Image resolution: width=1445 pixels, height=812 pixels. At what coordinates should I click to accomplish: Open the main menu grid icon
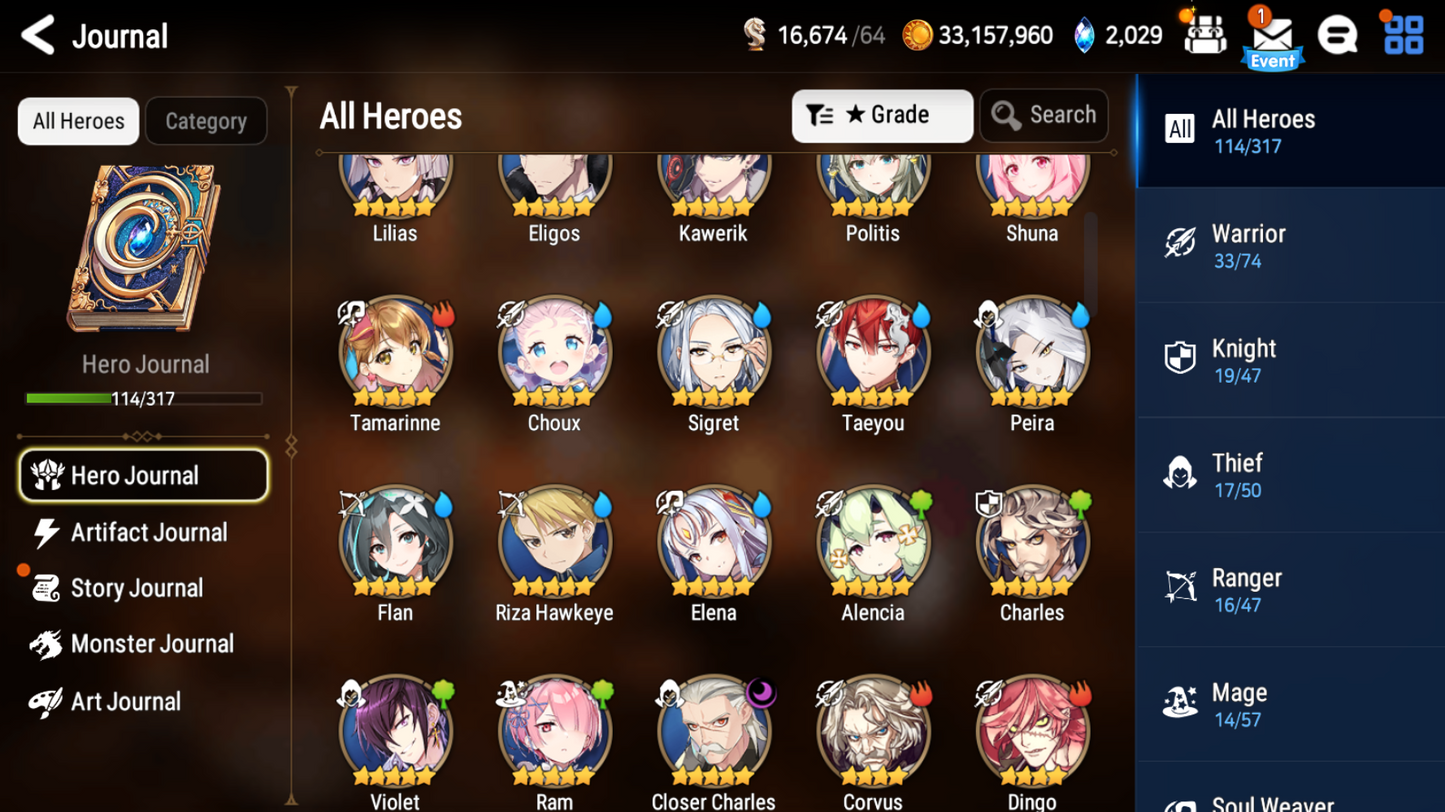[1403, 33]
